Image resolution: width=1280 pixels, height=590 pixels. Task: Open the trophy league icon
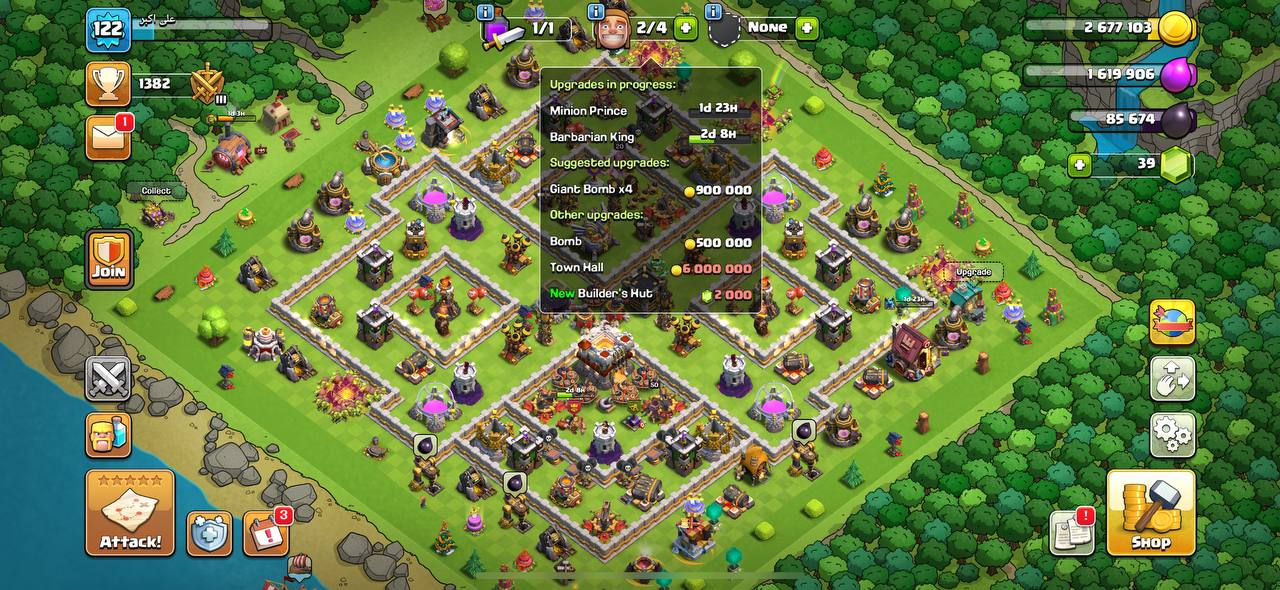(108, 84)
